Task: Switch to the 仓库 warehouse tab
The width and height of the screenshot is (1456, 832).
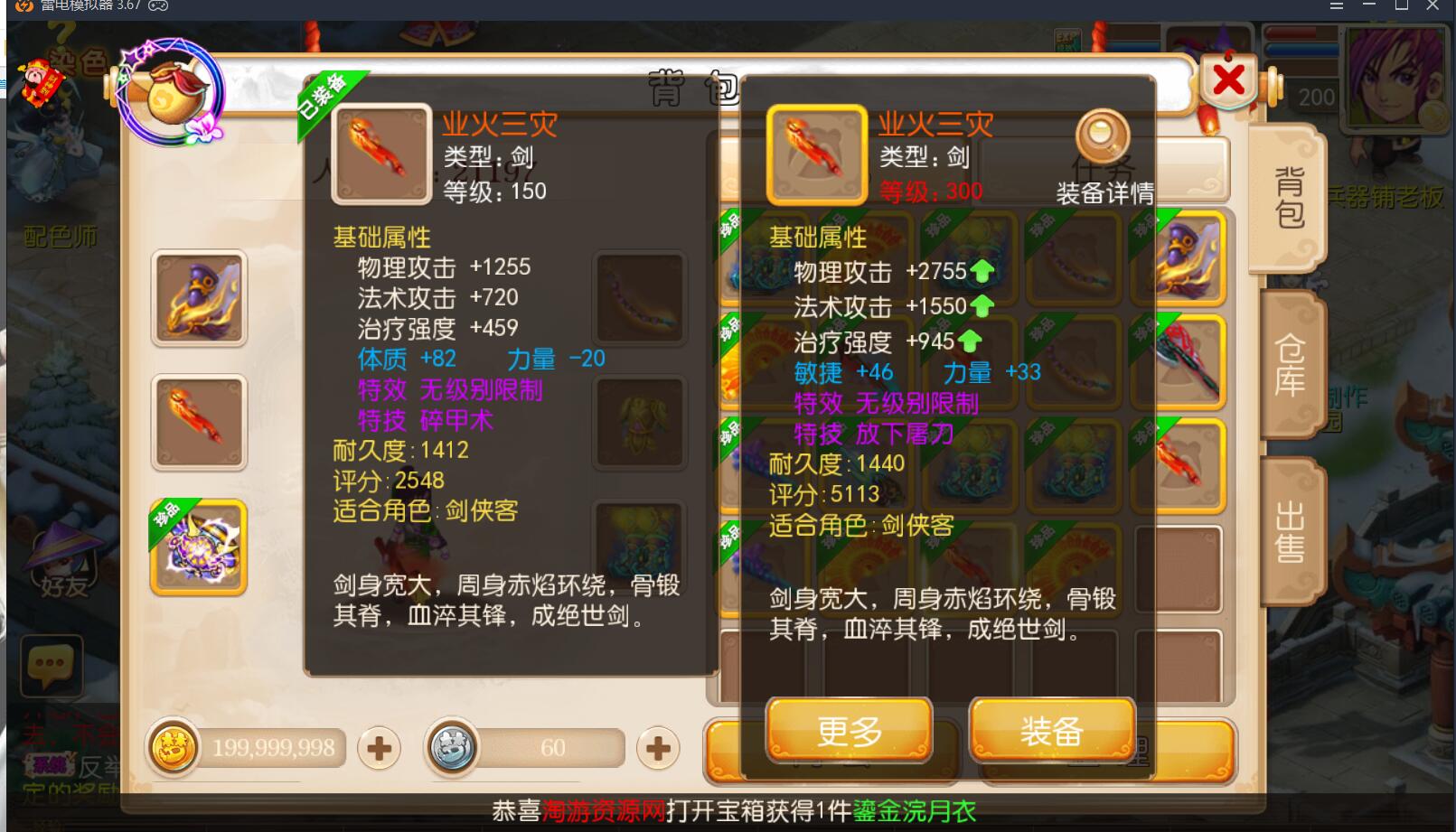Action: (1291, 366)
